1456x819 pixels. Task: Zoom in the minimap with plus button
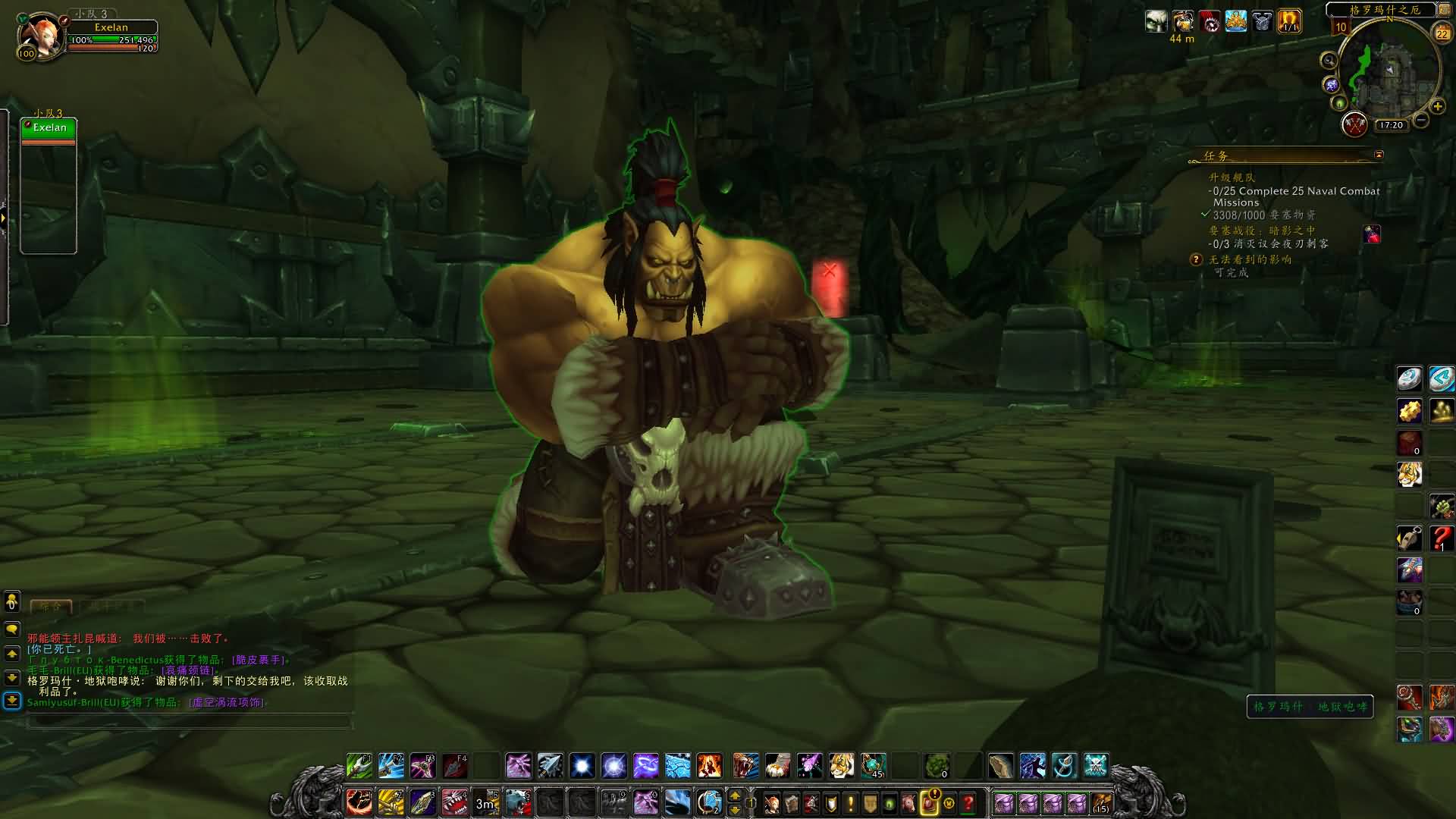(x=1438, y=107)
